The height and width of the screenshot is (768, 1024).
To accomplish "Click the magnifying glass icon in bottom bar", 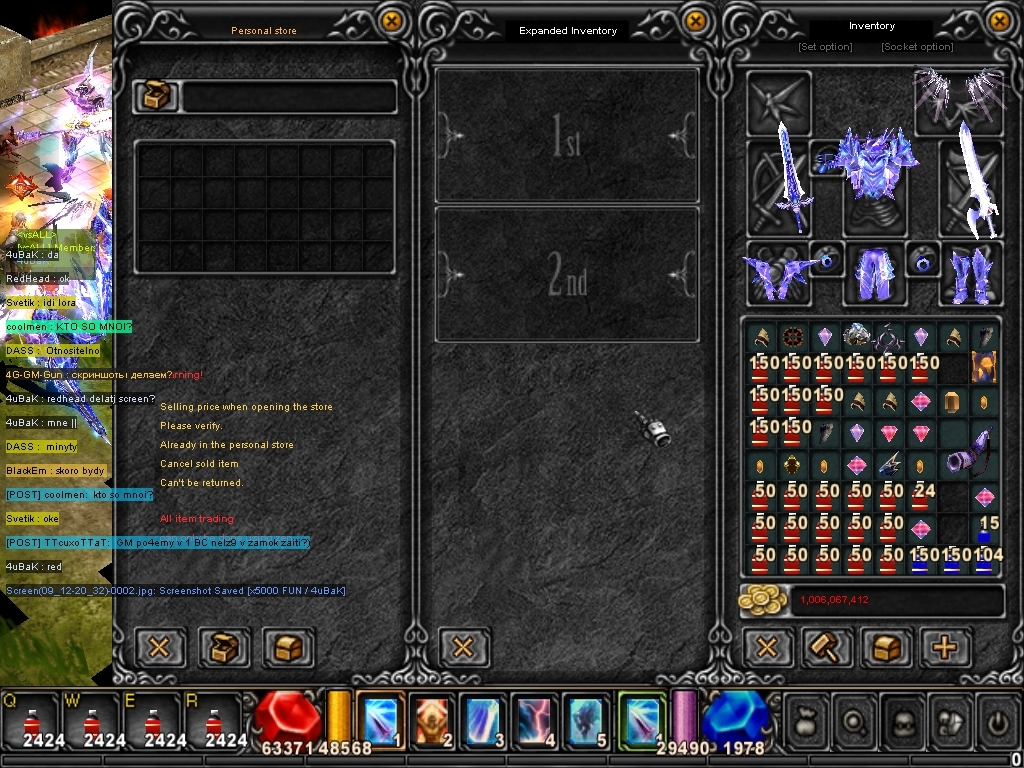I will click(x=855, y=721).
